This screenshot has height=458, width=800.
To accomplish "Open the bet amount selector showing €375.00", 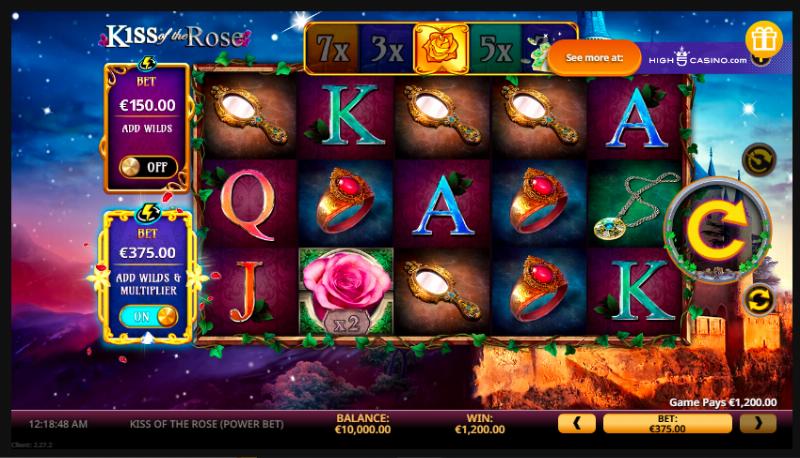I will coord(667,423).
